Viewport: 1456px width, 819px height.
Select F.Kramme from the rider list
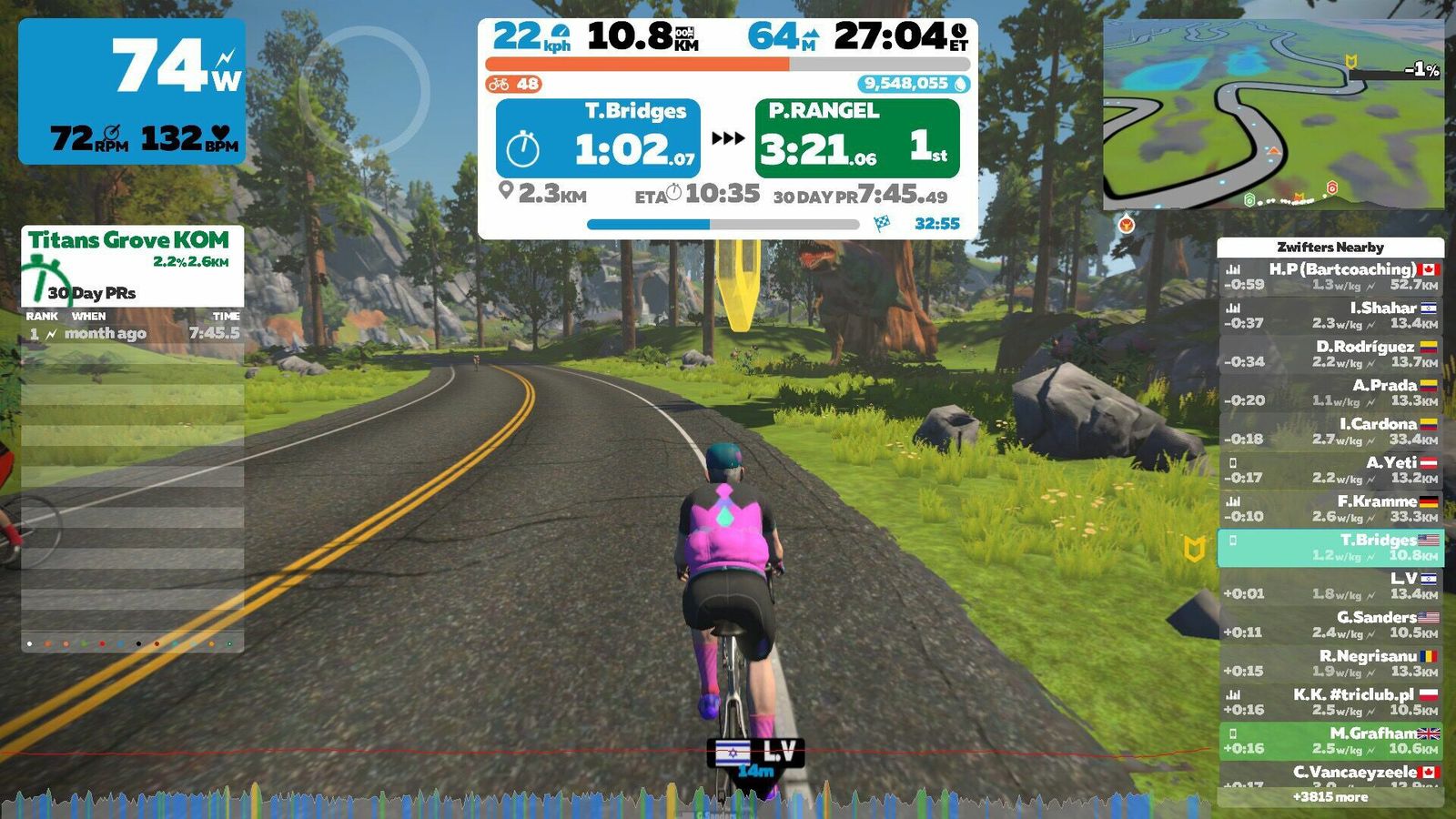click(1330, 509)
